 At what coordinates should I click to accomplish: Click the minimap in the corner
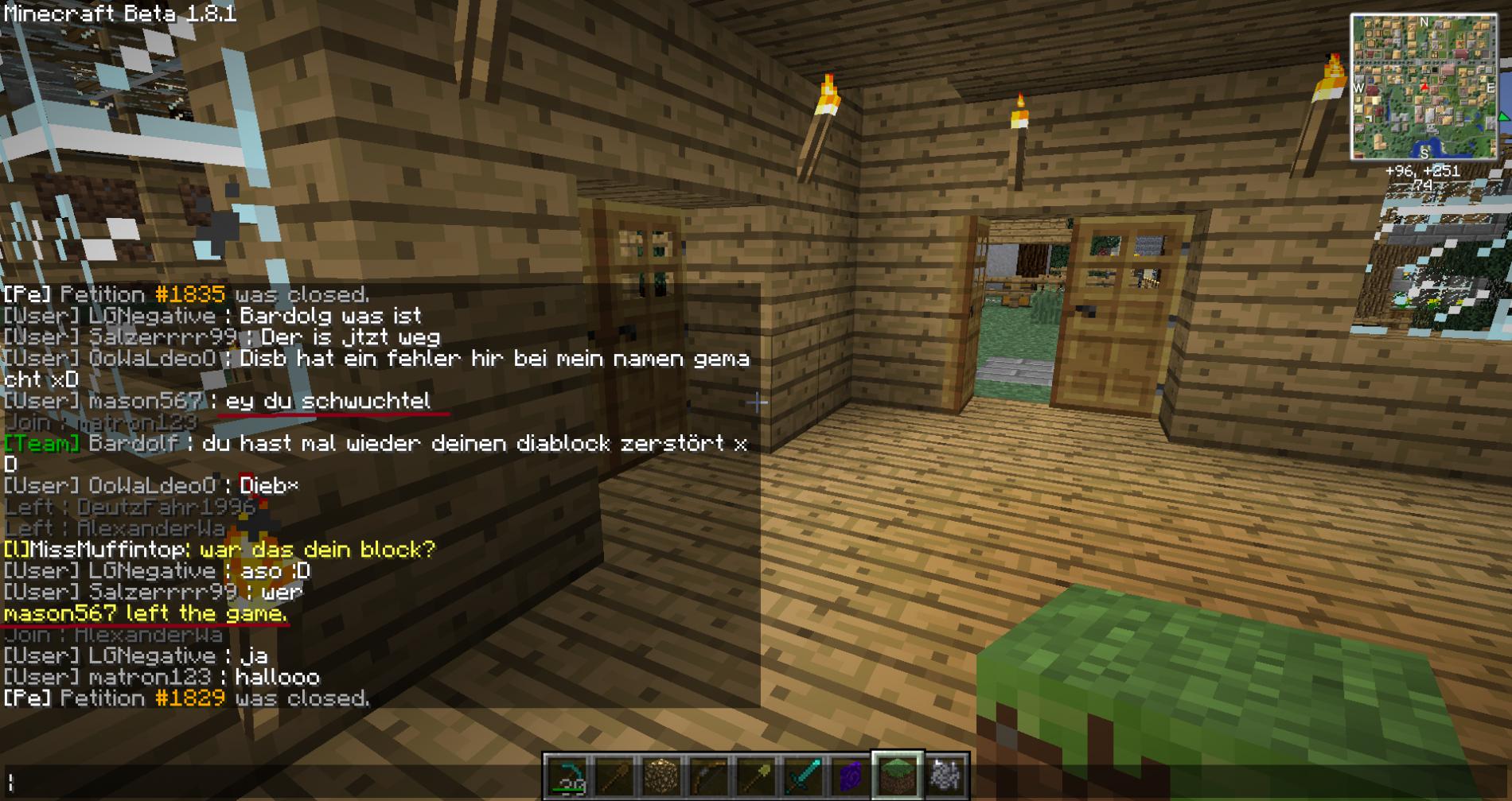pos(1423,87)
